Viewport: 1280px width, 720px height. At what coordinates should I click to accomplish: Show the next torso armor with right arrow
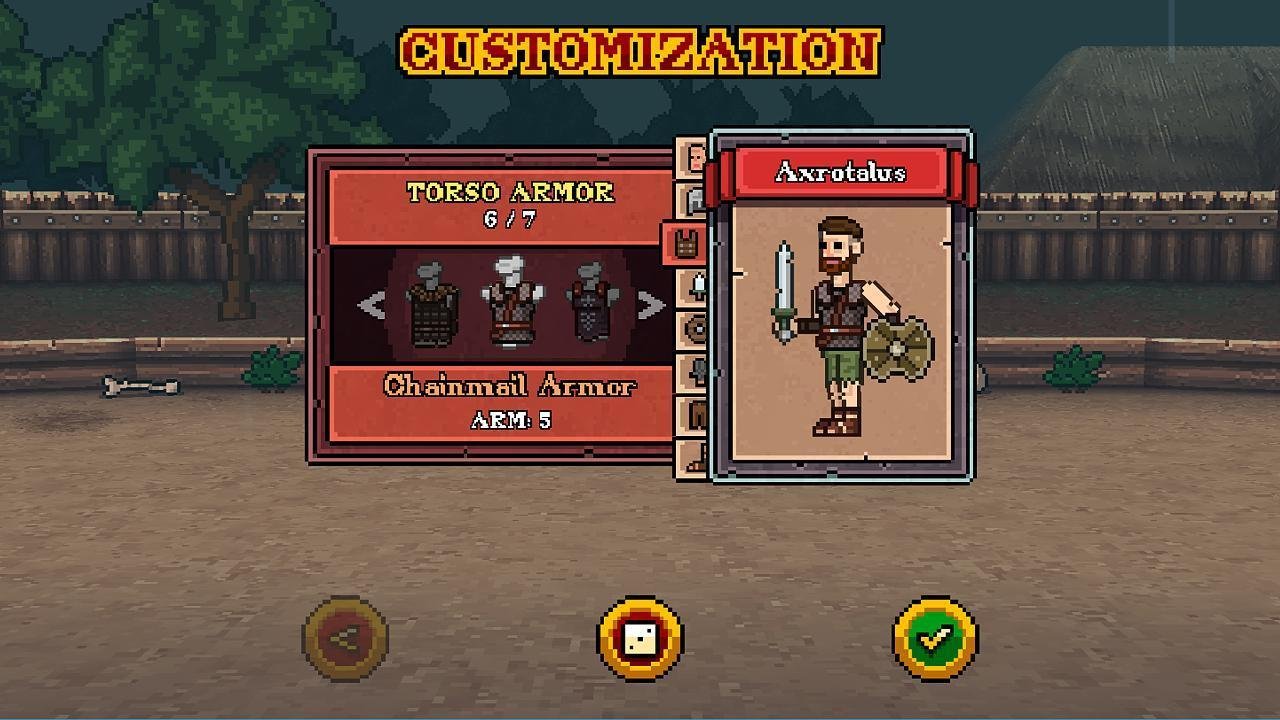(651, 306)
